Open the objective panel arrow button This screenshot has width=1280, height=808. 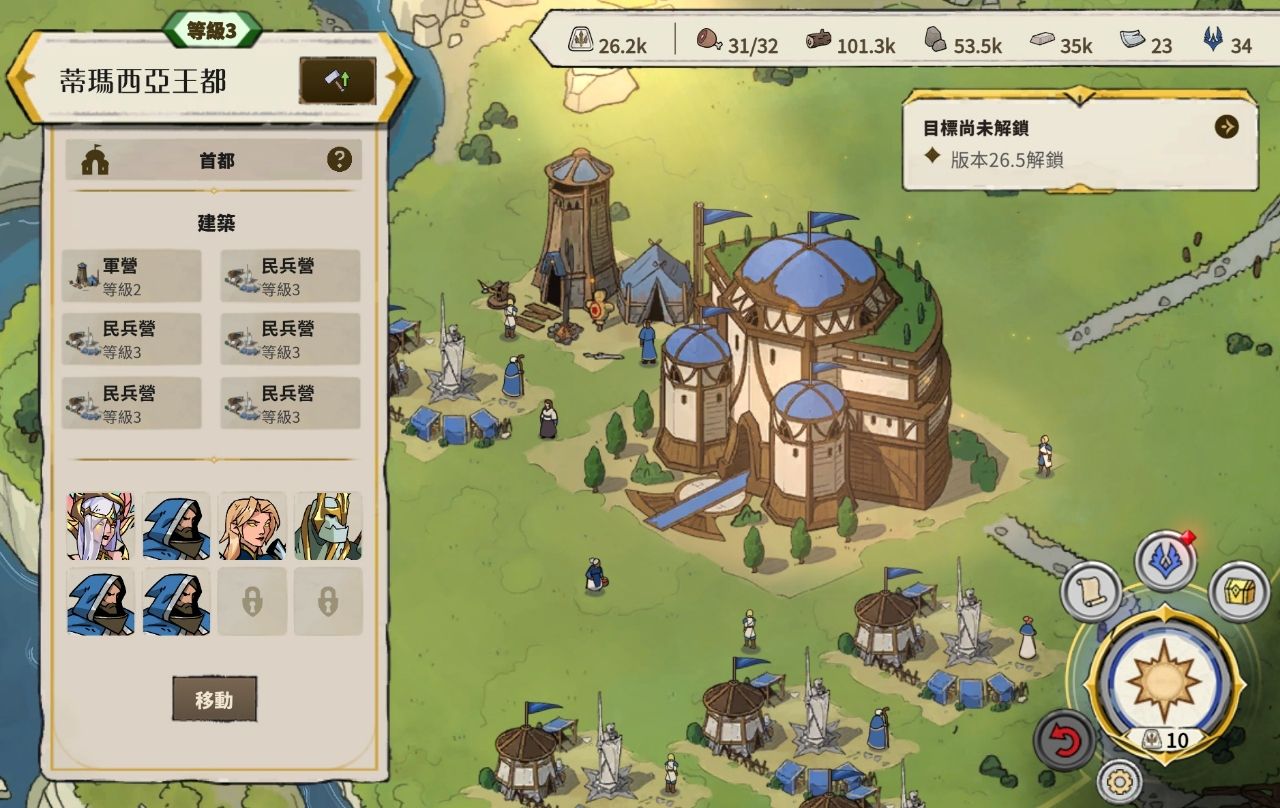1226,127
